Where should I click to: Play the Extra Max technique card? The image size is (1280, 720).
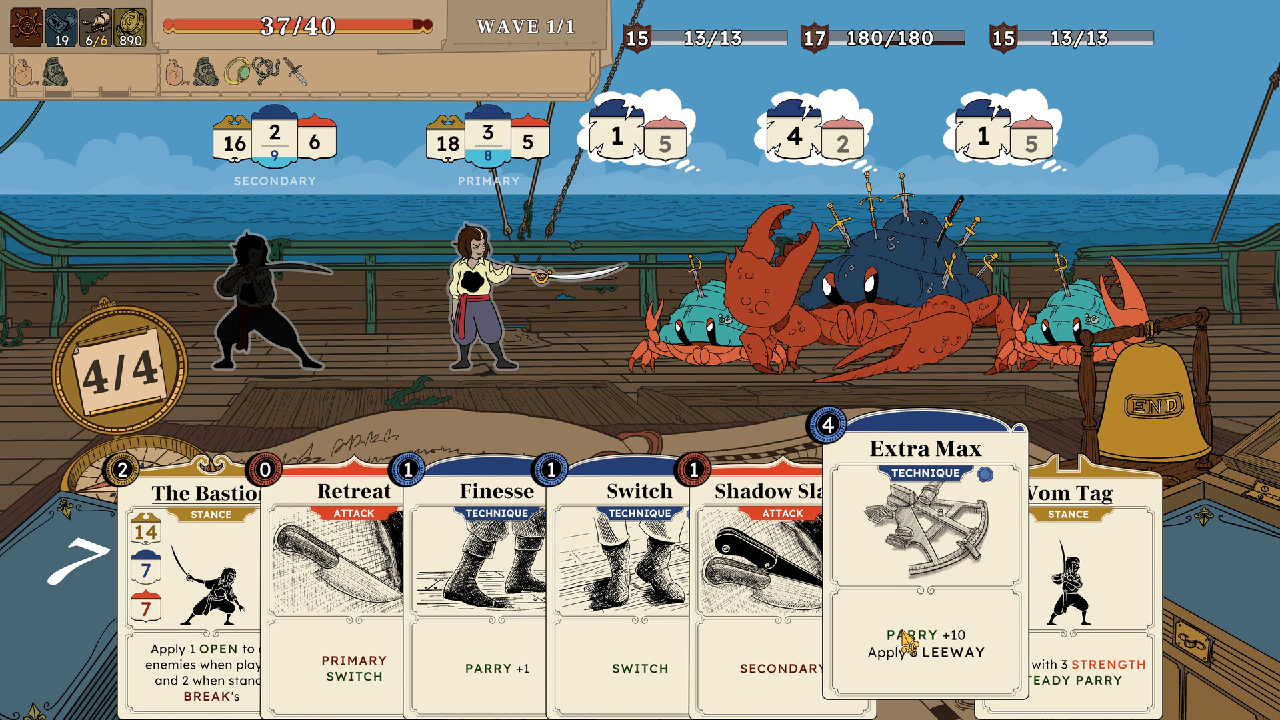tap(925, 560)
